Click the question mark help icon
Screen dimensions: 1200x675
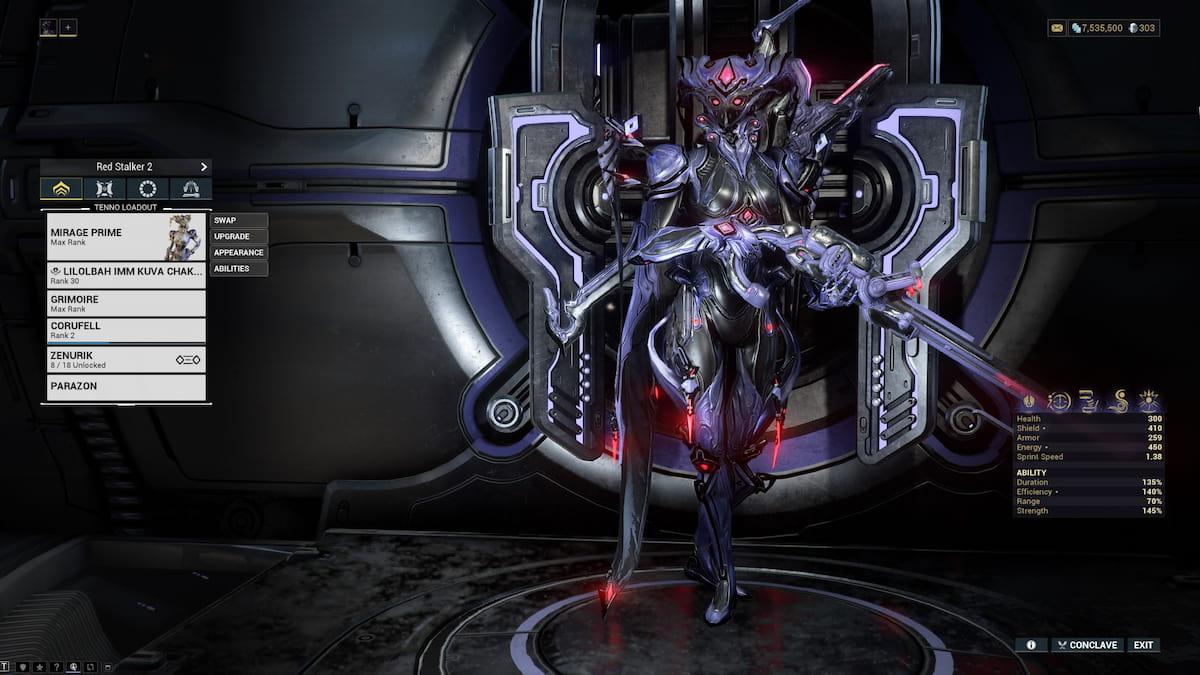[56, 666]
